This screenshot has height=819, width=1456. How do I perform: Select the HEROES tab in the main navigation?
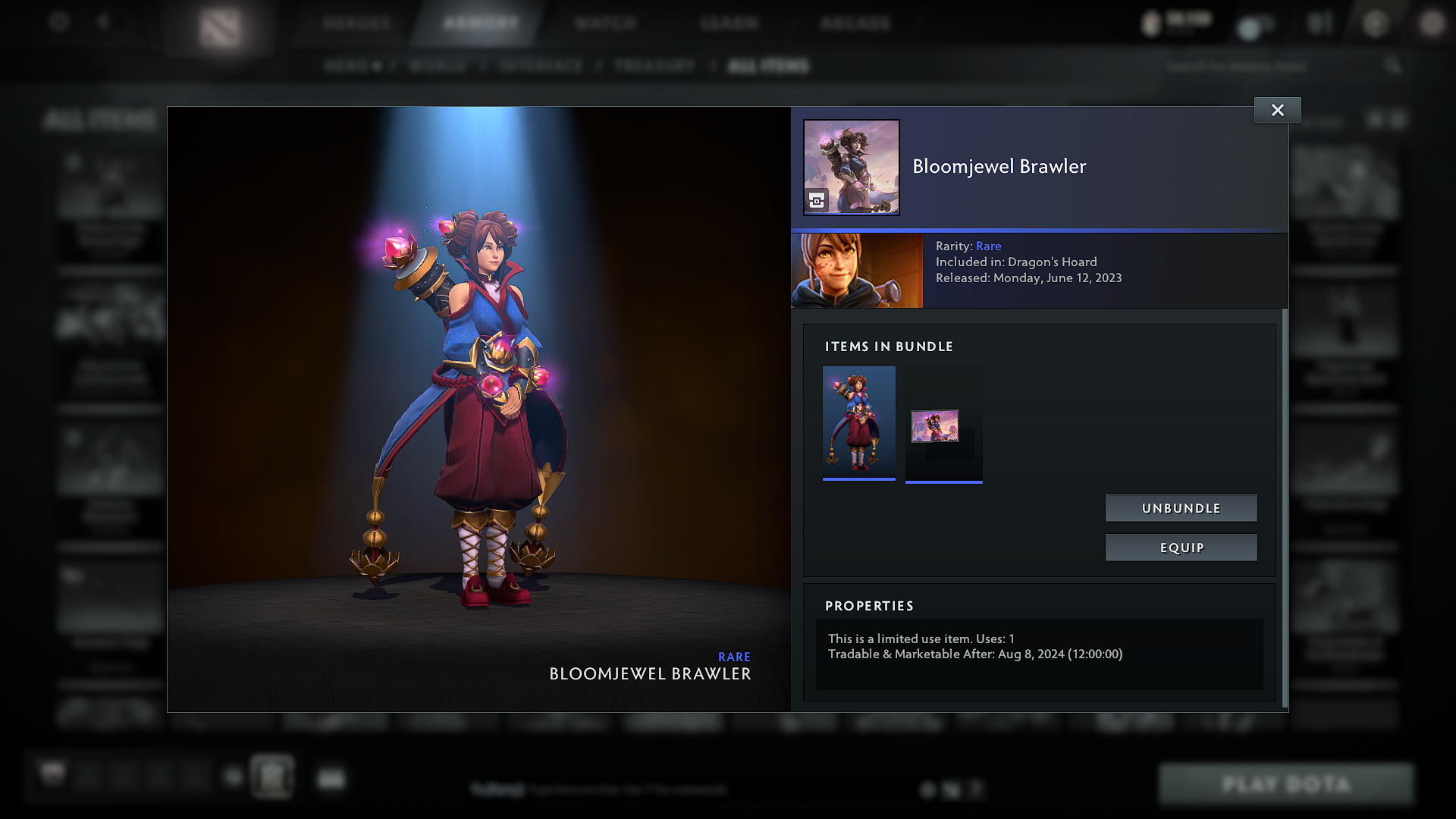353,23
